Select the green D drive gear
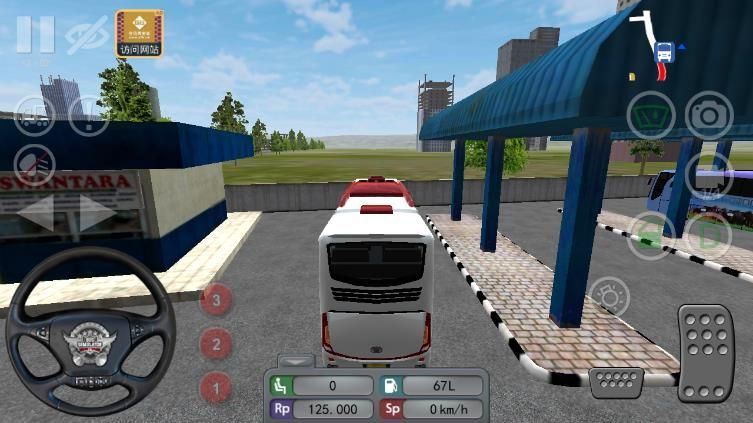This screenshot has width=753, height=423. [709, 237]
